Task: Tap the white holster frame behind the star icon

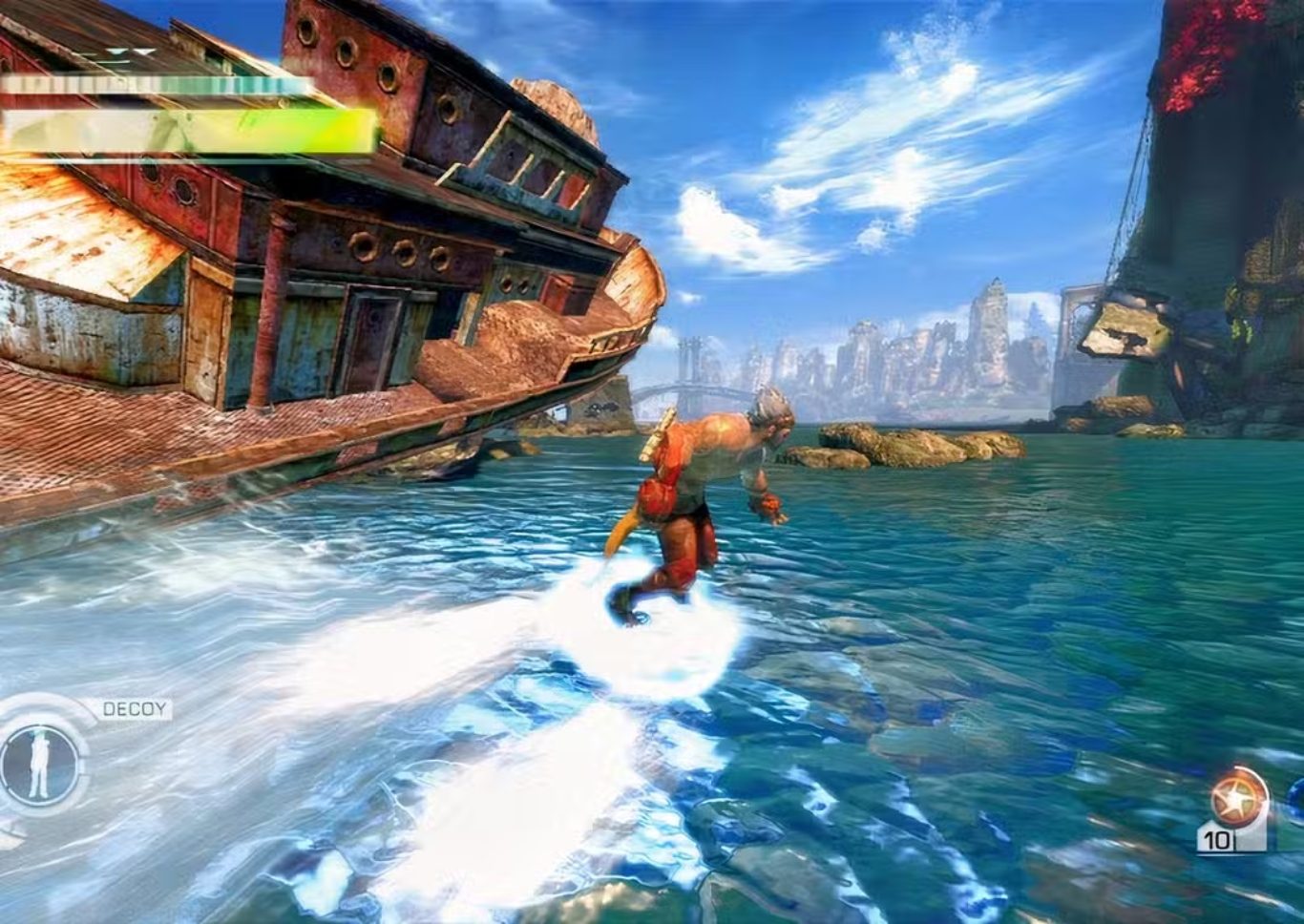Action: pyautogui.click(x=1252, y=835)
